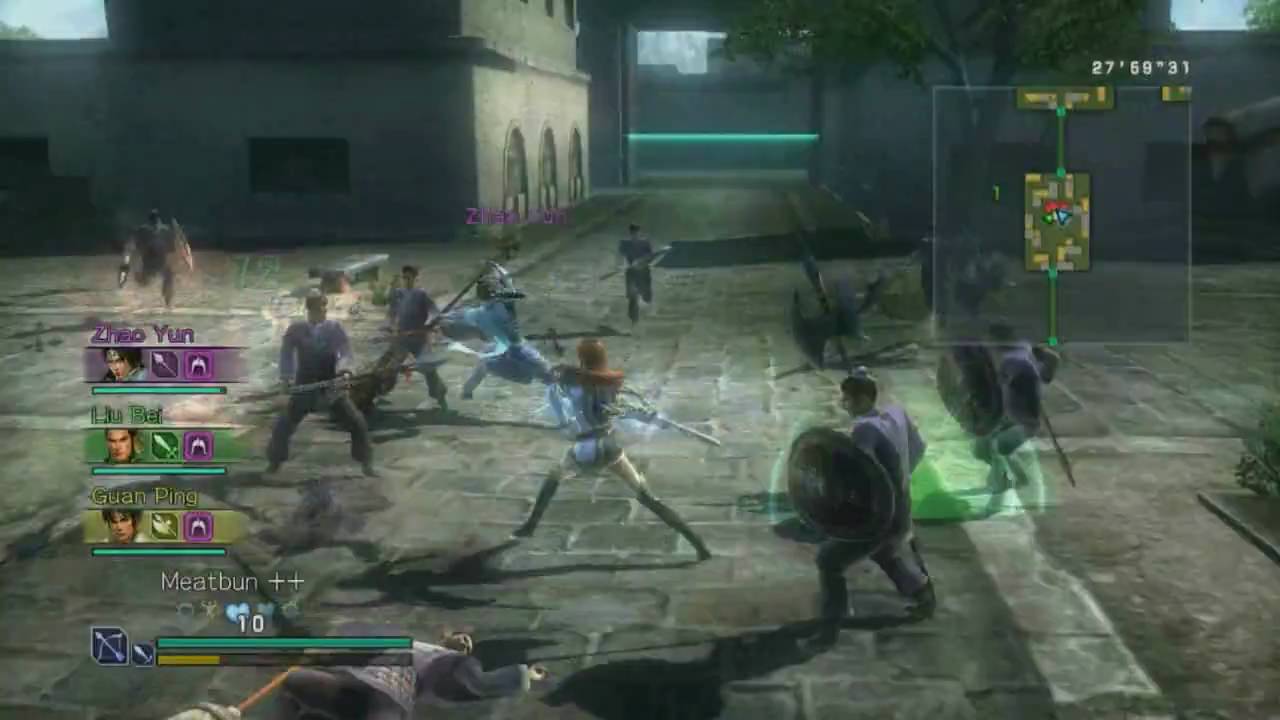Select the blue player arrow on the minimap
Viewport: 1280px width, 720px height.
pyautogui.click(x=1062, y=216)
